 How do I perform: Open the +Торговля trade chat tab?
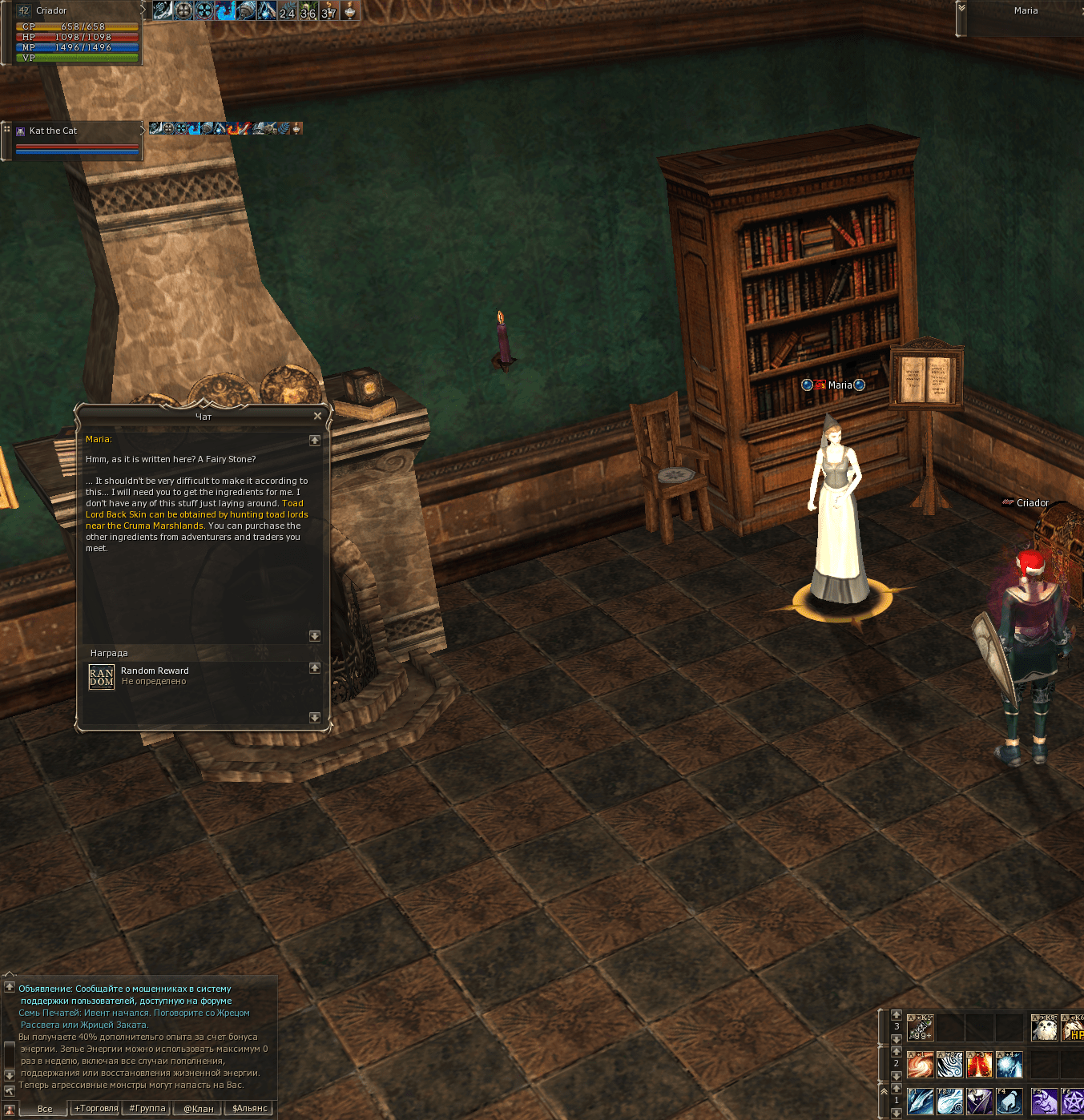(x=96, y=1109)
